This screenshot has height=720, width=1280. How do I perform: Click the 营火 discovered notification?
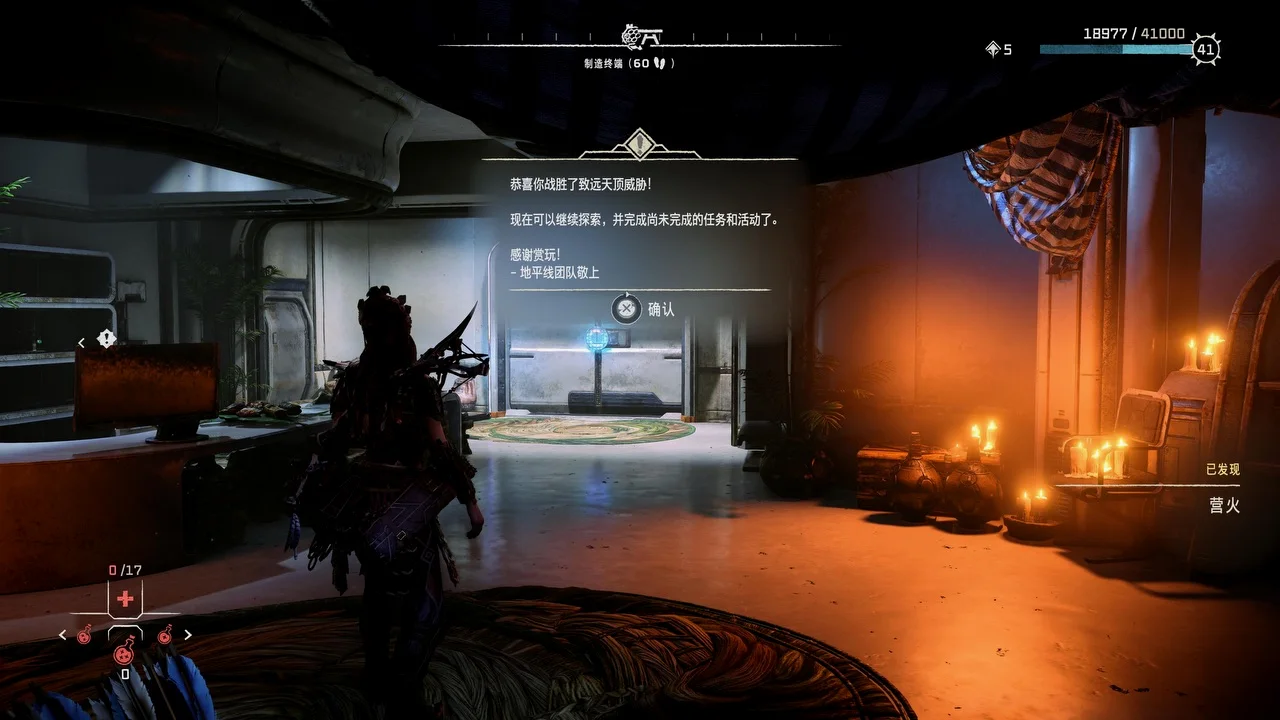click(1223, 505)
